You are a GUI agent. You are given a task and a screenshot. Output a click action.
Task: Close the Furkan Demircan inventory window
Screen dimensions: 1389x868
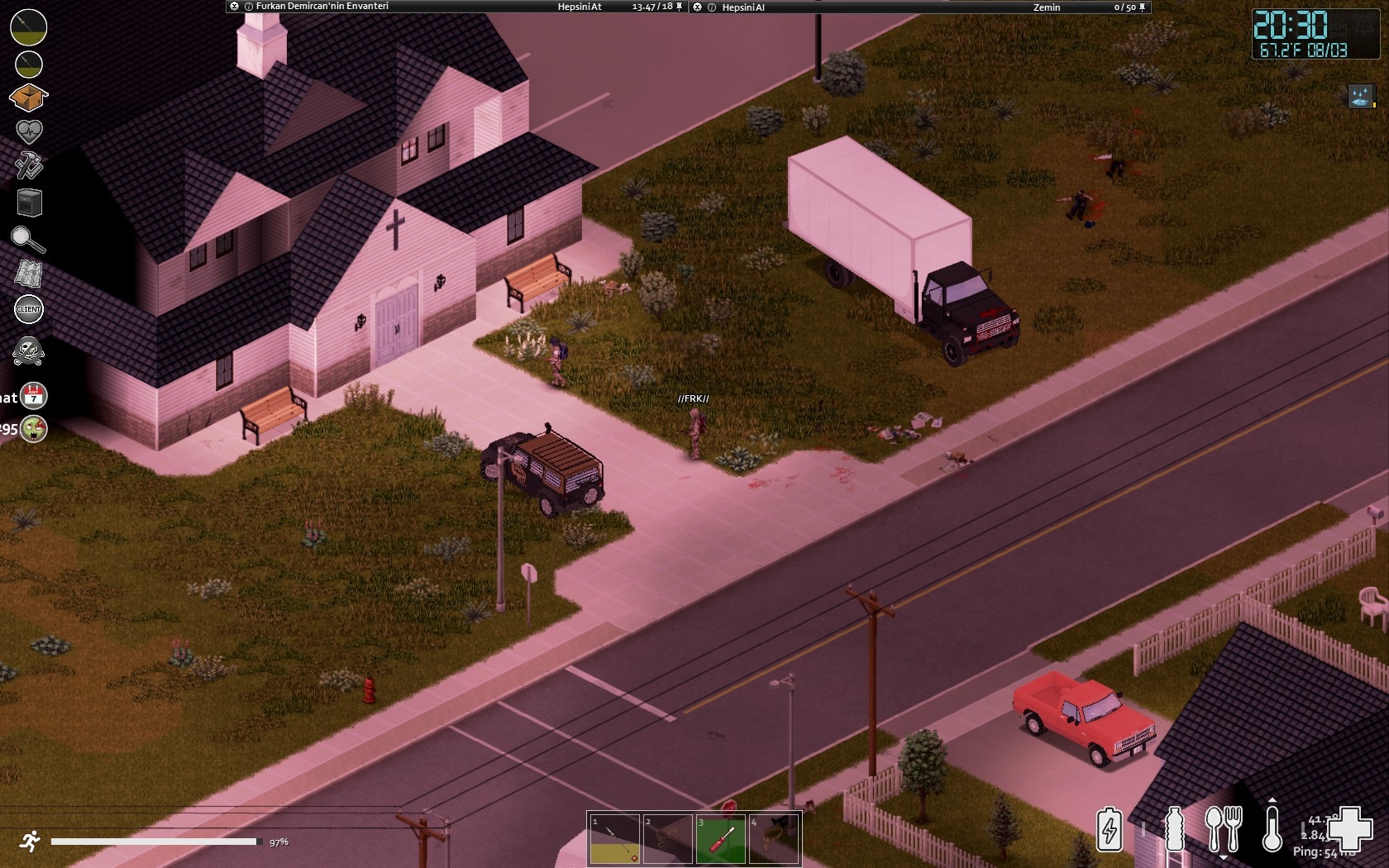pos(235,7)
